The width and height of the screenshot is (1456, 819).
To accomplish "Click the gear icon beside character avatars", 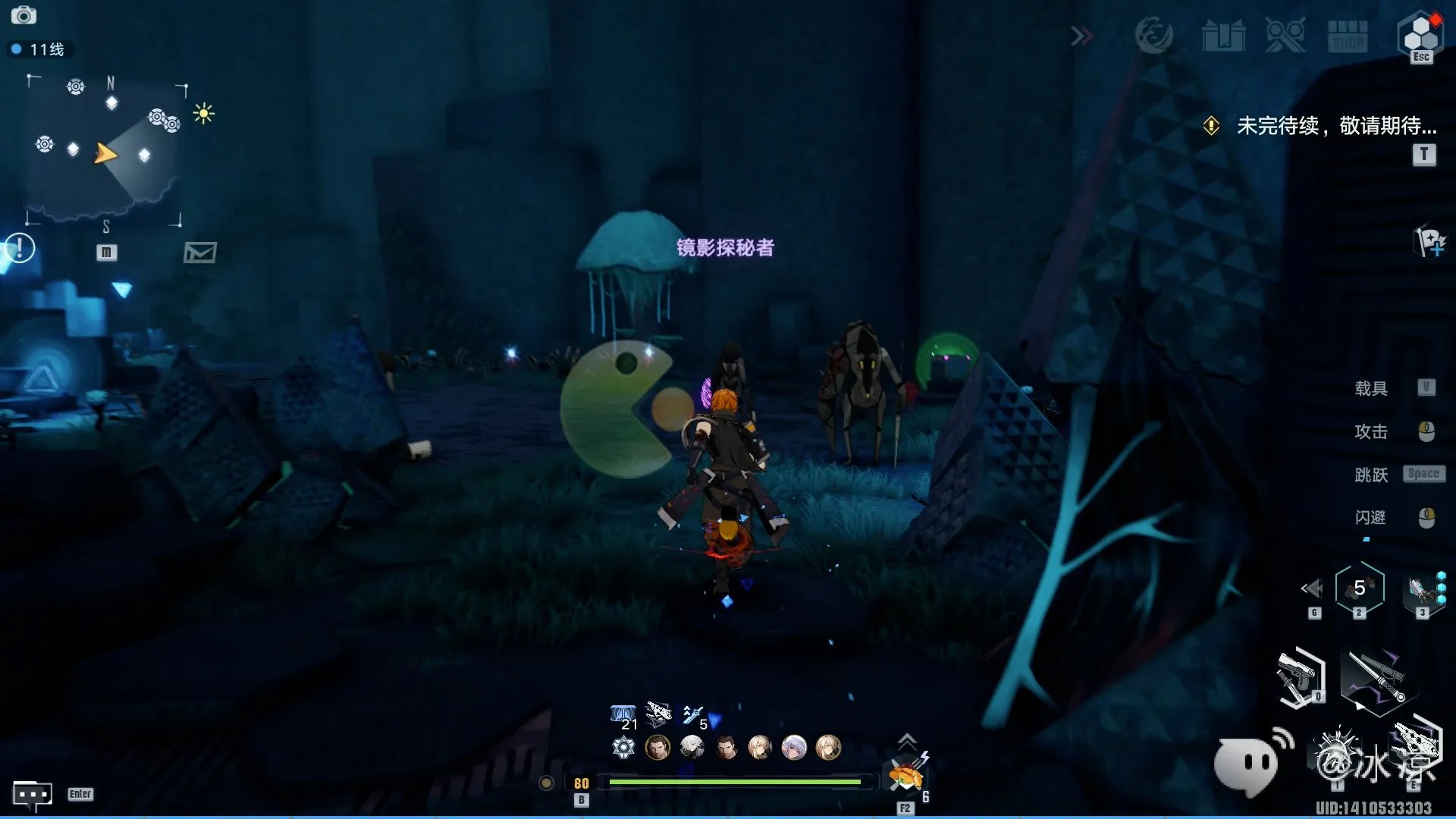I will pos(623,748).
